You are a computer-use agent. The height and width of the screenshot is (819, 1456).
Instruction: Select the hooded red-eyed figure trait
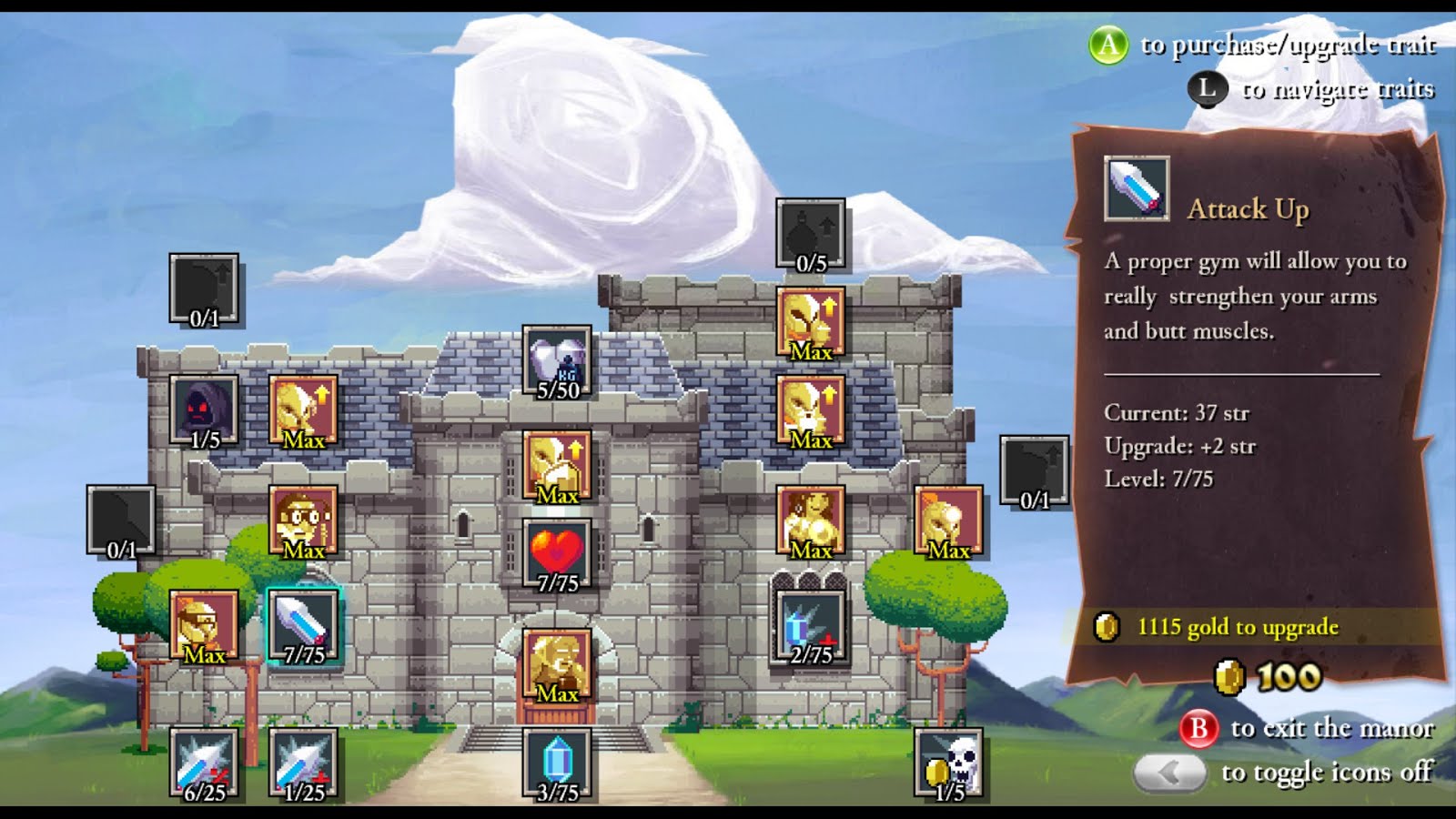coord(204,411)
